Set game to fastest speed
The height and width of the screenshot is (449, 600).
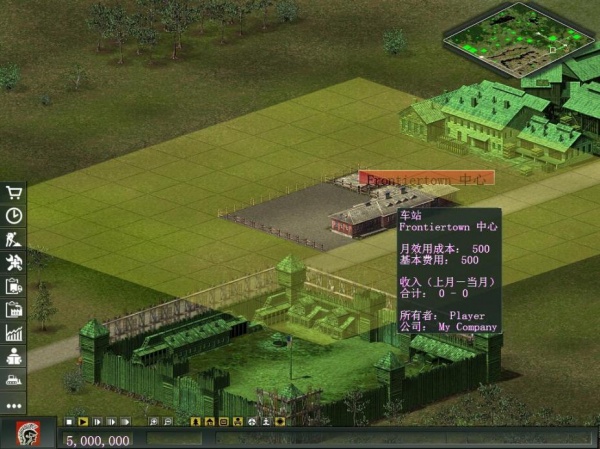124,422
